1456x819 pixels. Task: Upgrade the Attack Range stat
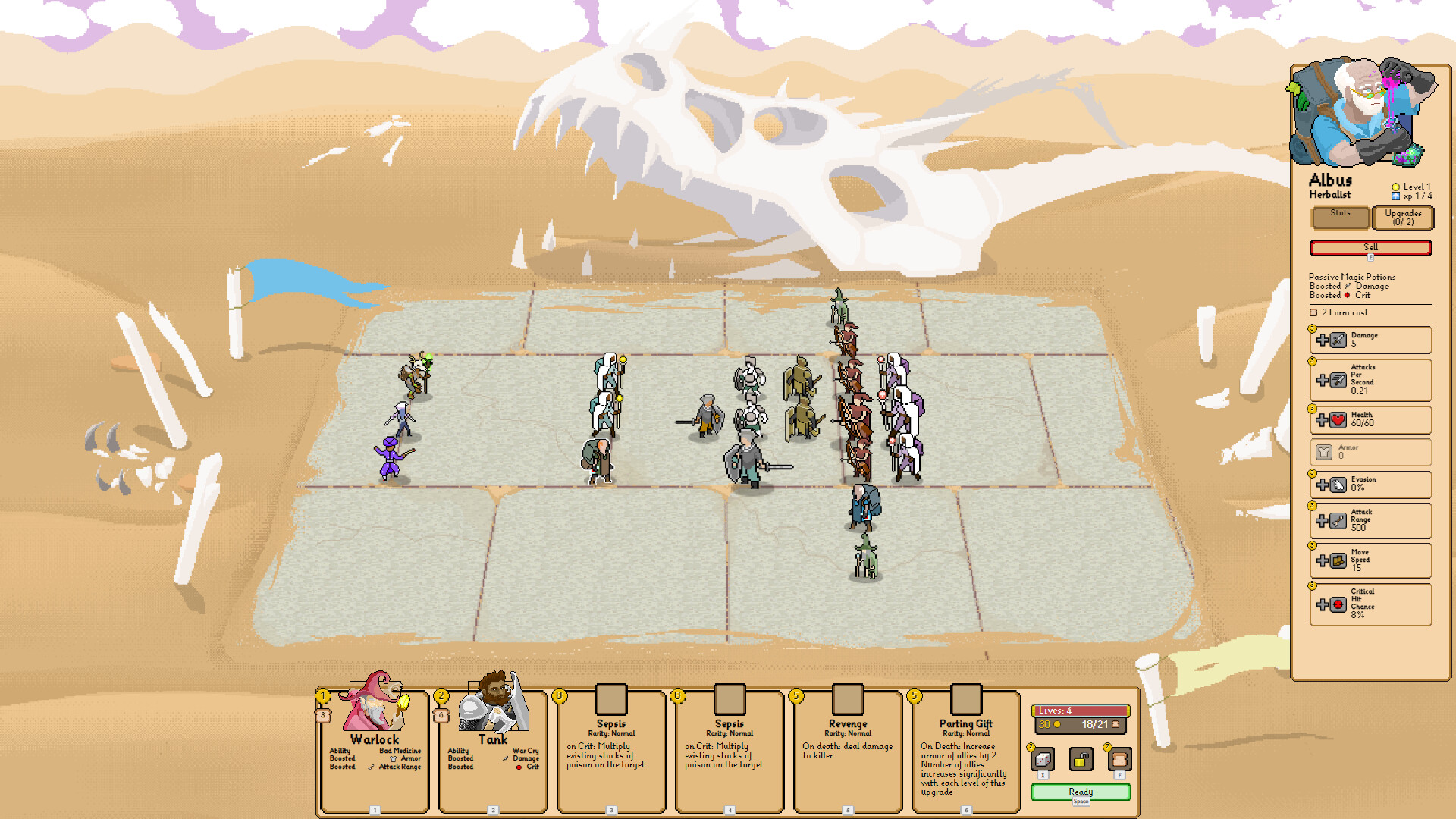(x=1323, y=521)
